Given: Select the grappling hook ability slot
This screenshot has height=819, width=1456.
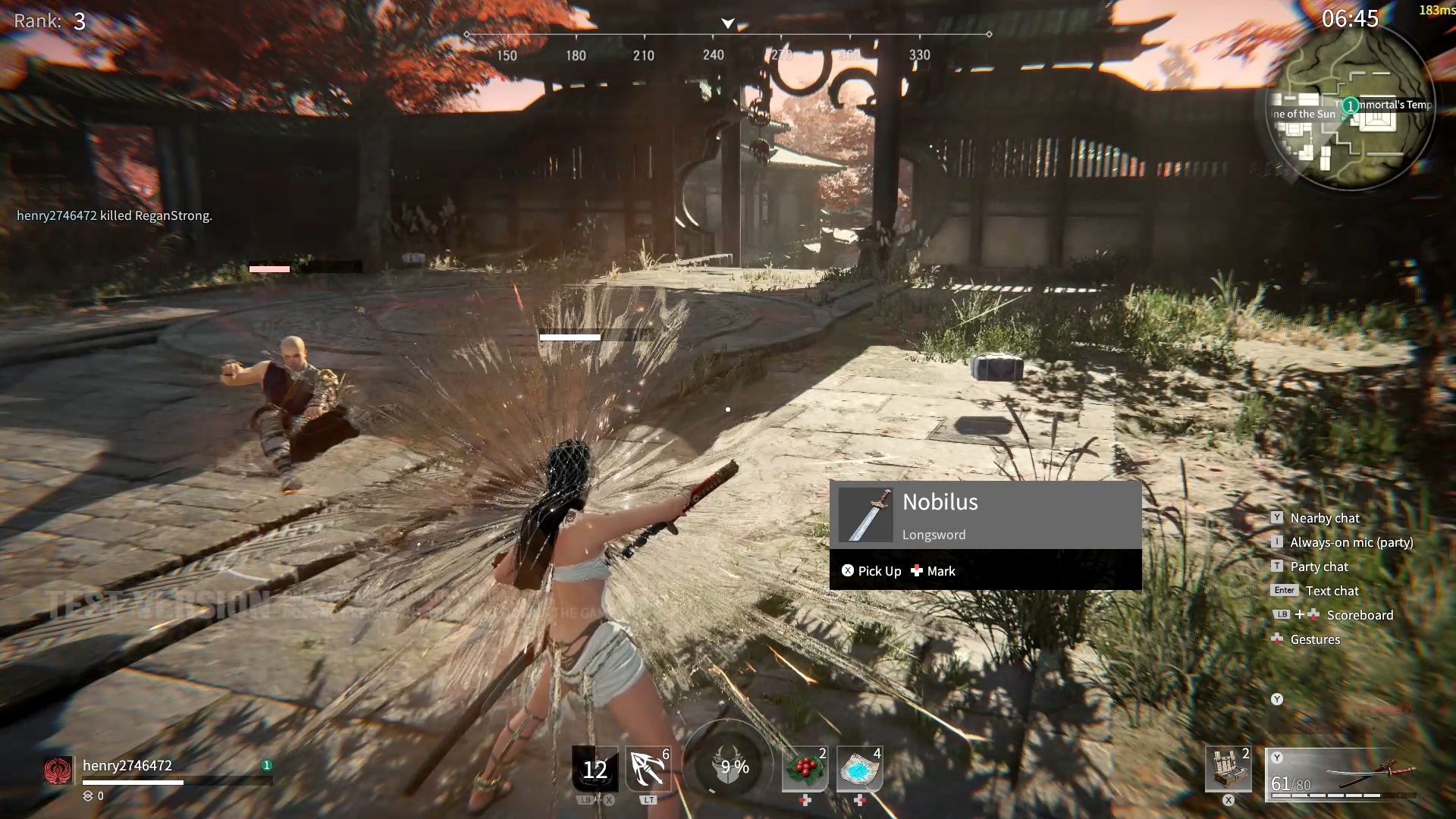Looking at the screenshot, I should pos(648,770).
